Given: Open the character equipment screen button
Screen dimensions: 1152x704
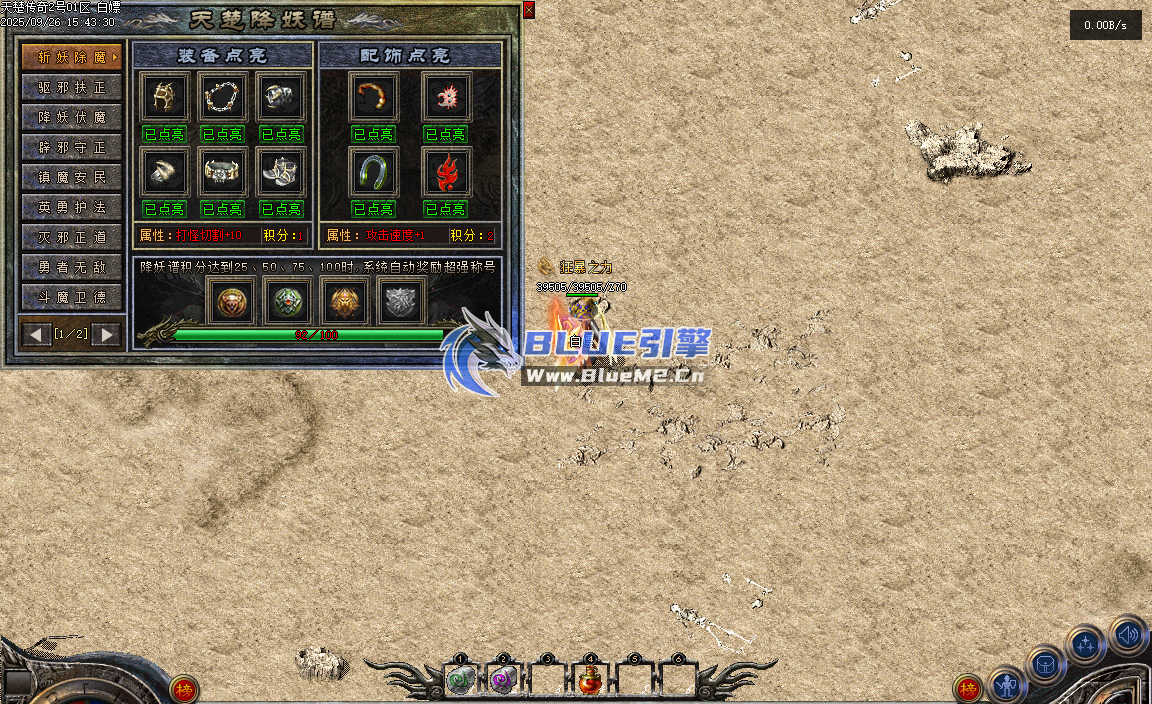Looking at the screenshot, I should (1007, 686).
